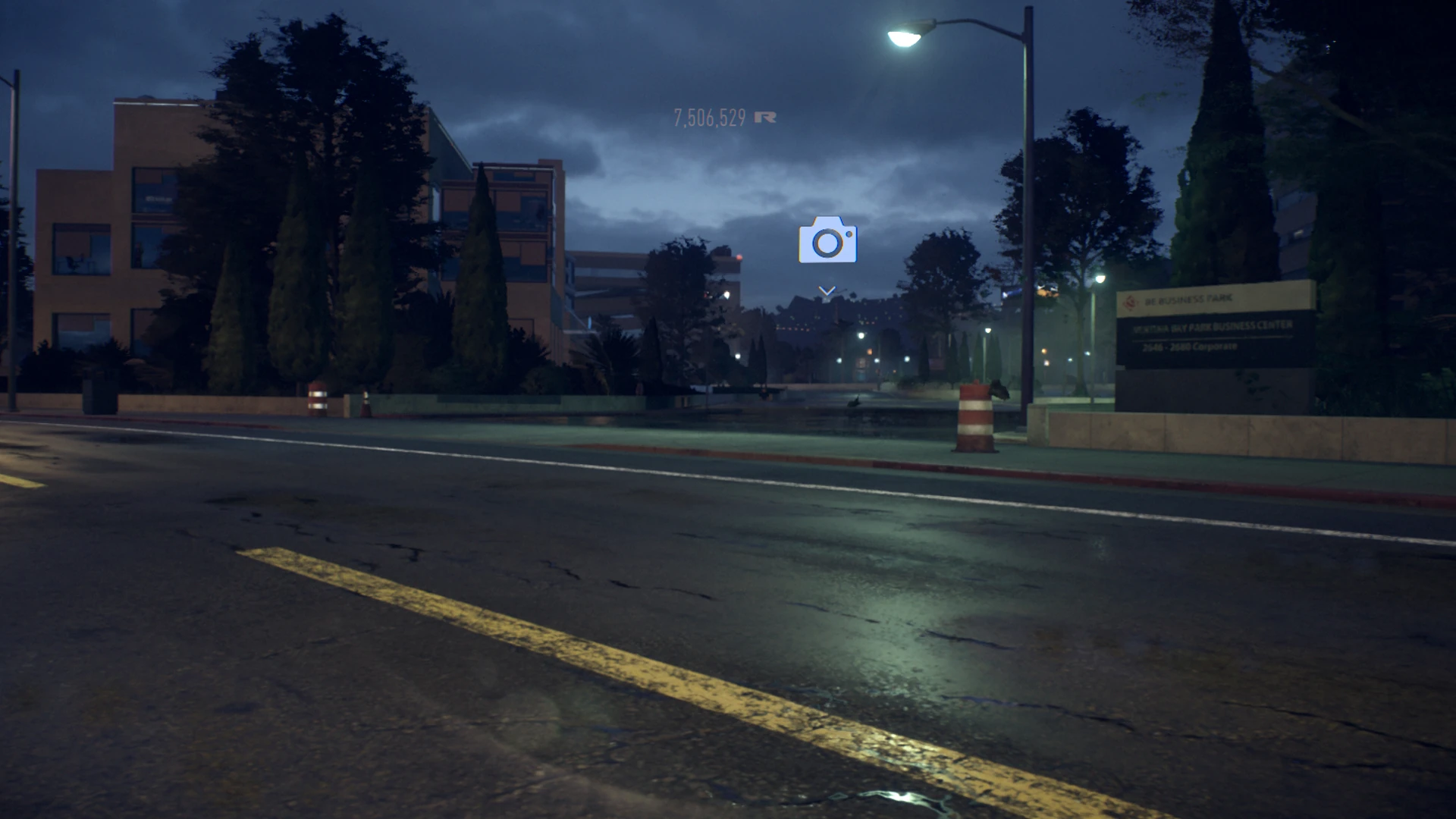1456x819 pixels.
Task: Click the distant street light down the road
Action: (861, 337)
